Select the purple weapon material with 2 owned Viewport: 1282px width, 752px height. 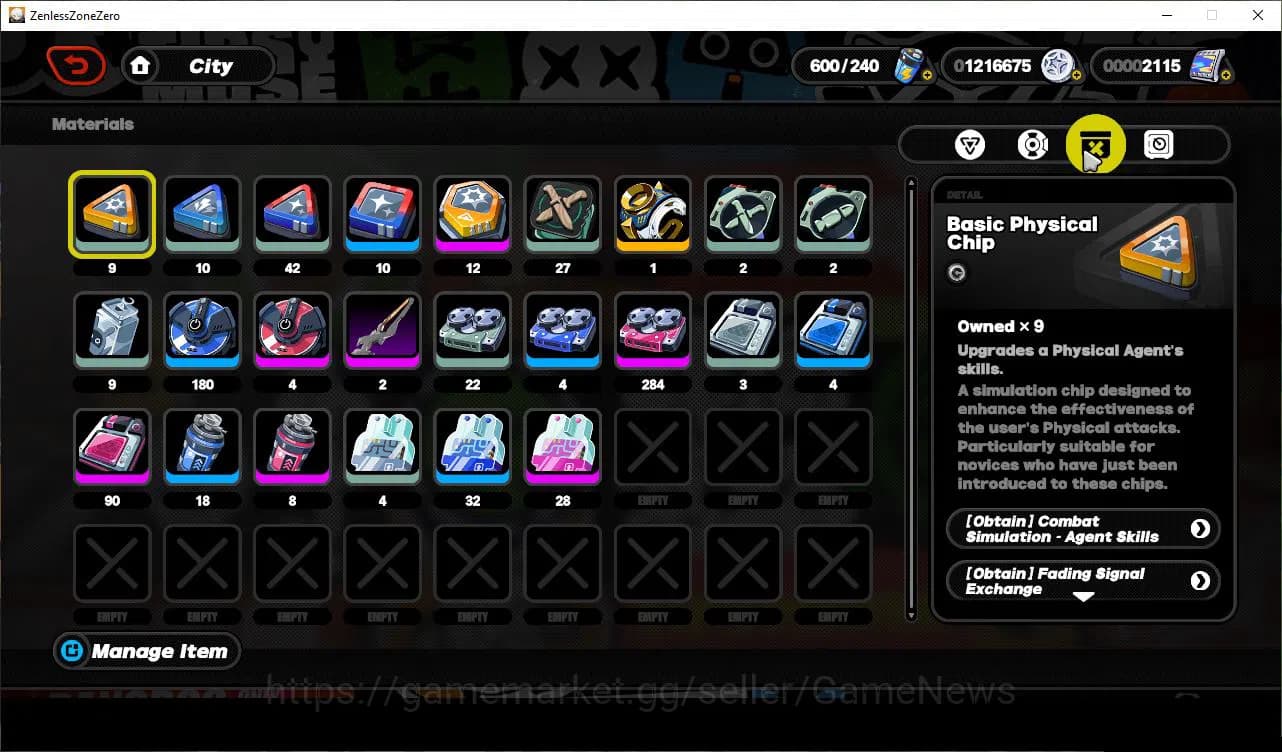point(382,330)
